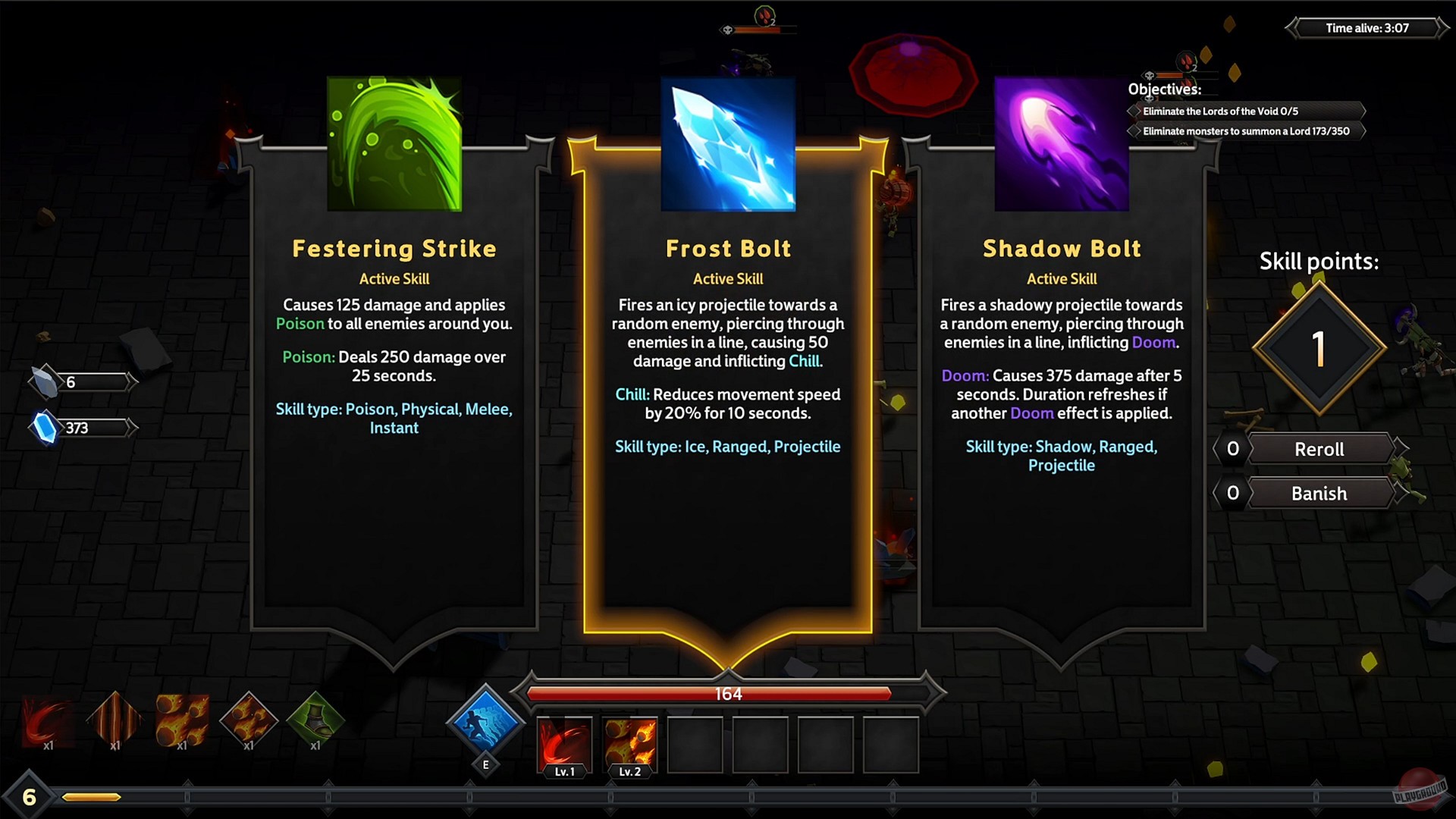Pick the Shadow Bolt purple projectile icon
Screen dimensions: 1456x819
pyautogui.click(x=1061, y=143)
